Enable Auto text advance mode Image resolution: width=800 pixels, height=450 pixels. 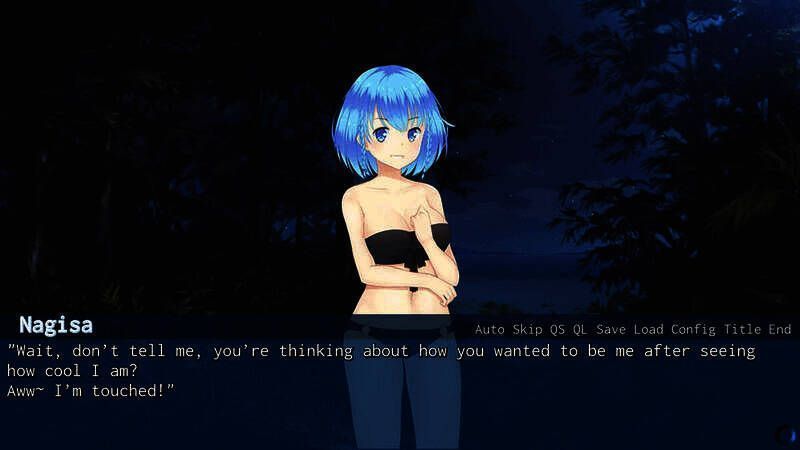point(490,329)
